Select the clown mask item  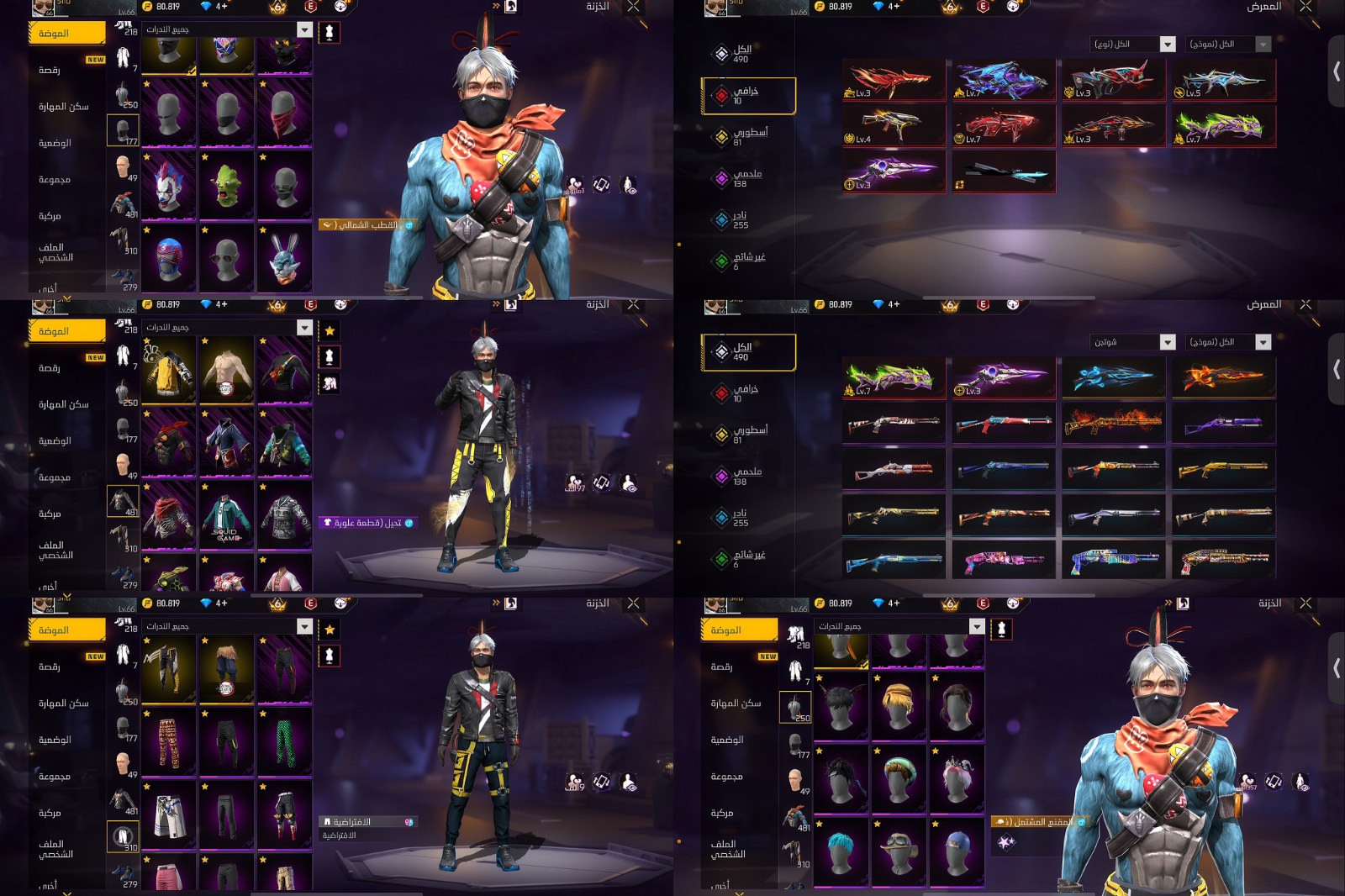pyautogui.click(x=168, y=185)
